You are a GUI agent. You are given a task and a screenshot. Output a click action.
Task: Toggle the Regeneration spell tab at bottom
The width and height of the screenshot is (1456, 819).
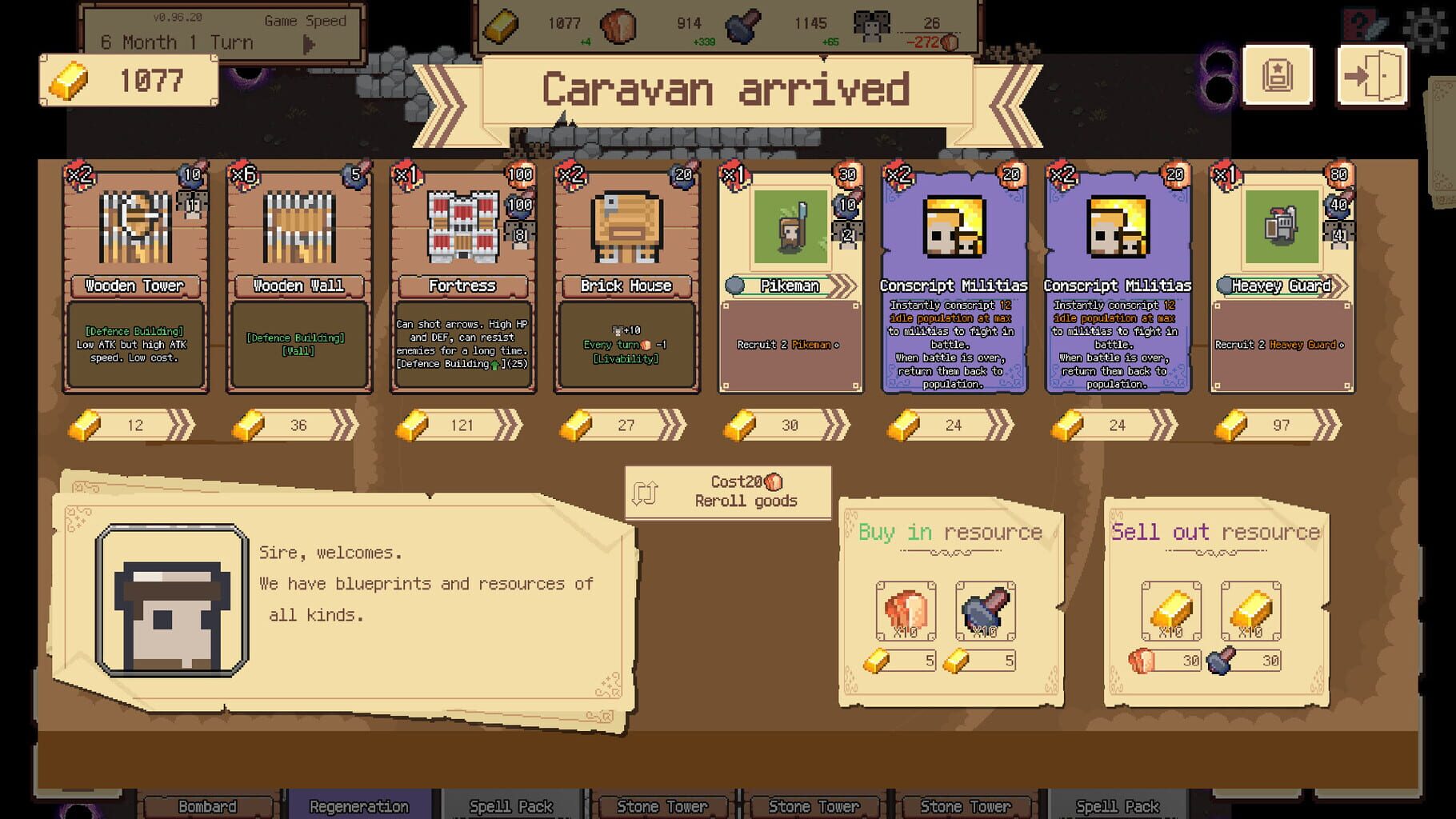pos(358,805)
